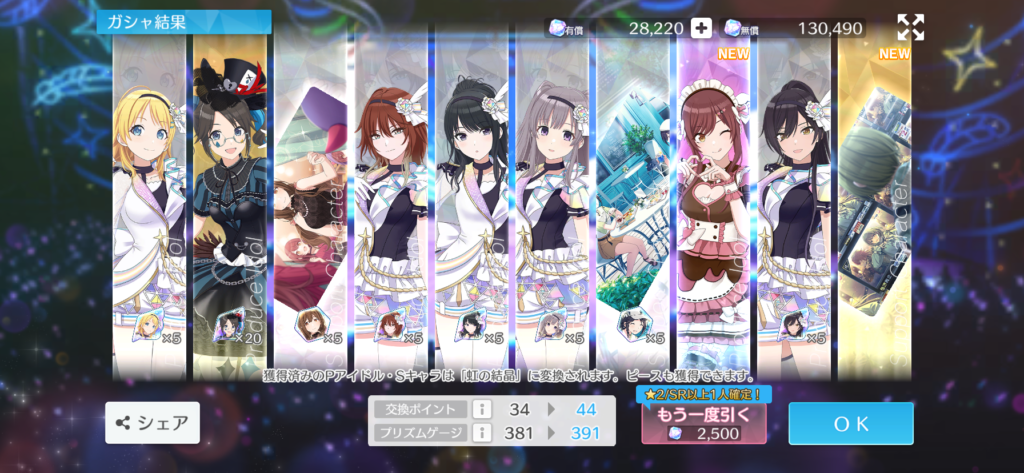Share the gacha results
Image resolution: width=1024 pixels, height=473 pixels.
(x=152, y=423)
